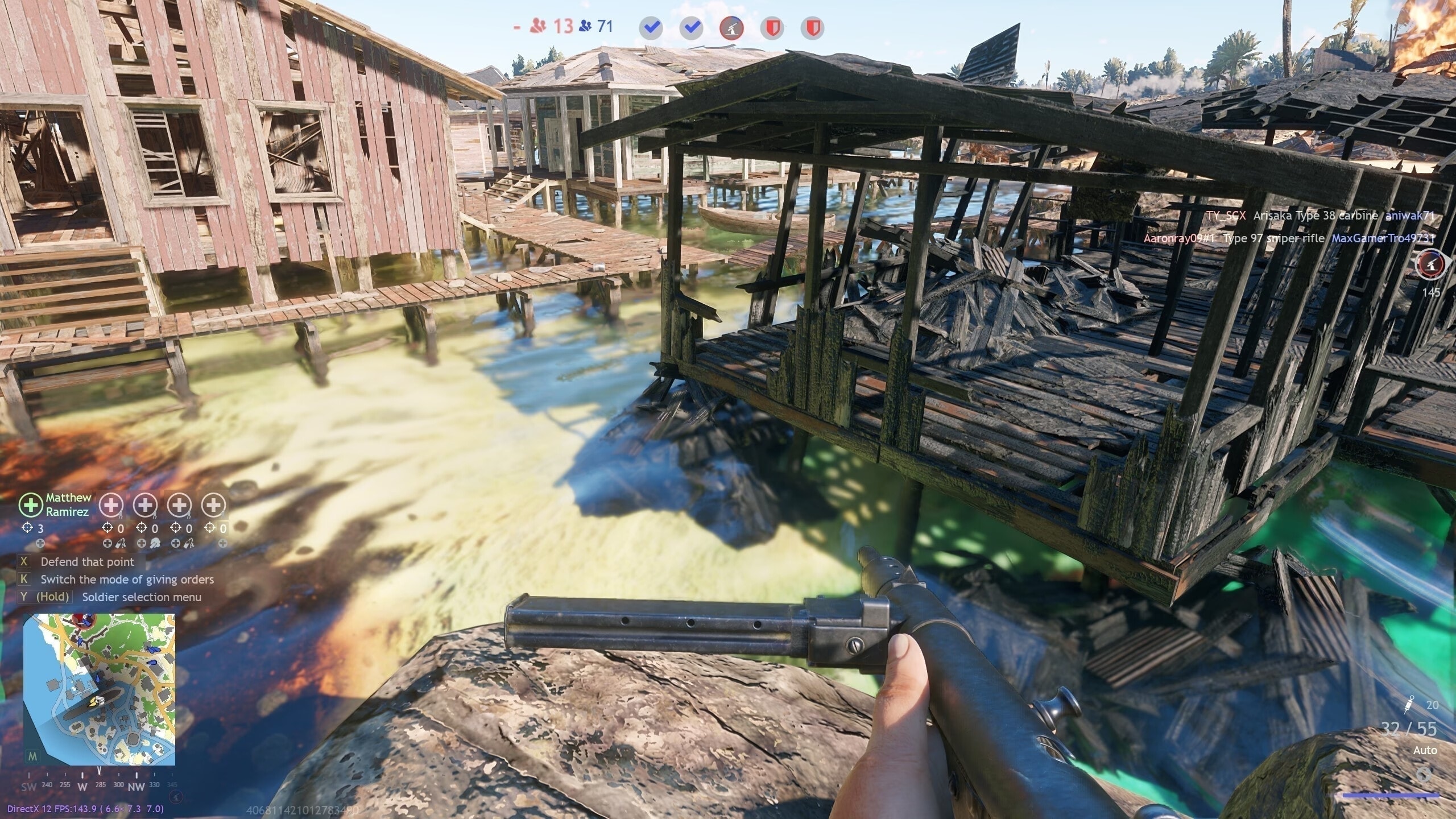
Task: Click the Aaronray09#1 kill feed entry
Action: pos(1288,239)
